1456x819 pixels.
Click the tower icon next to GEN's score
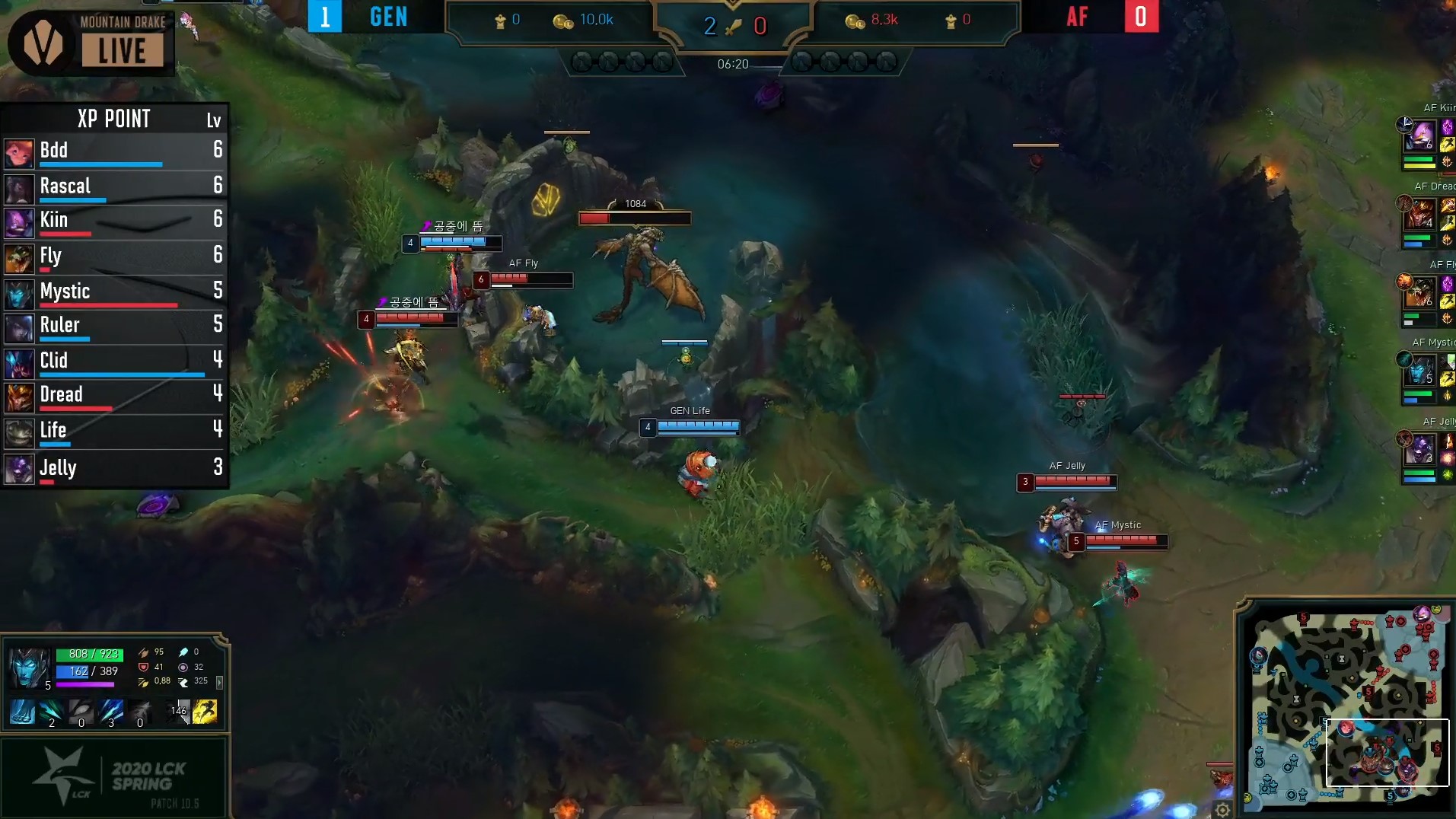click(x=499, y=21)
